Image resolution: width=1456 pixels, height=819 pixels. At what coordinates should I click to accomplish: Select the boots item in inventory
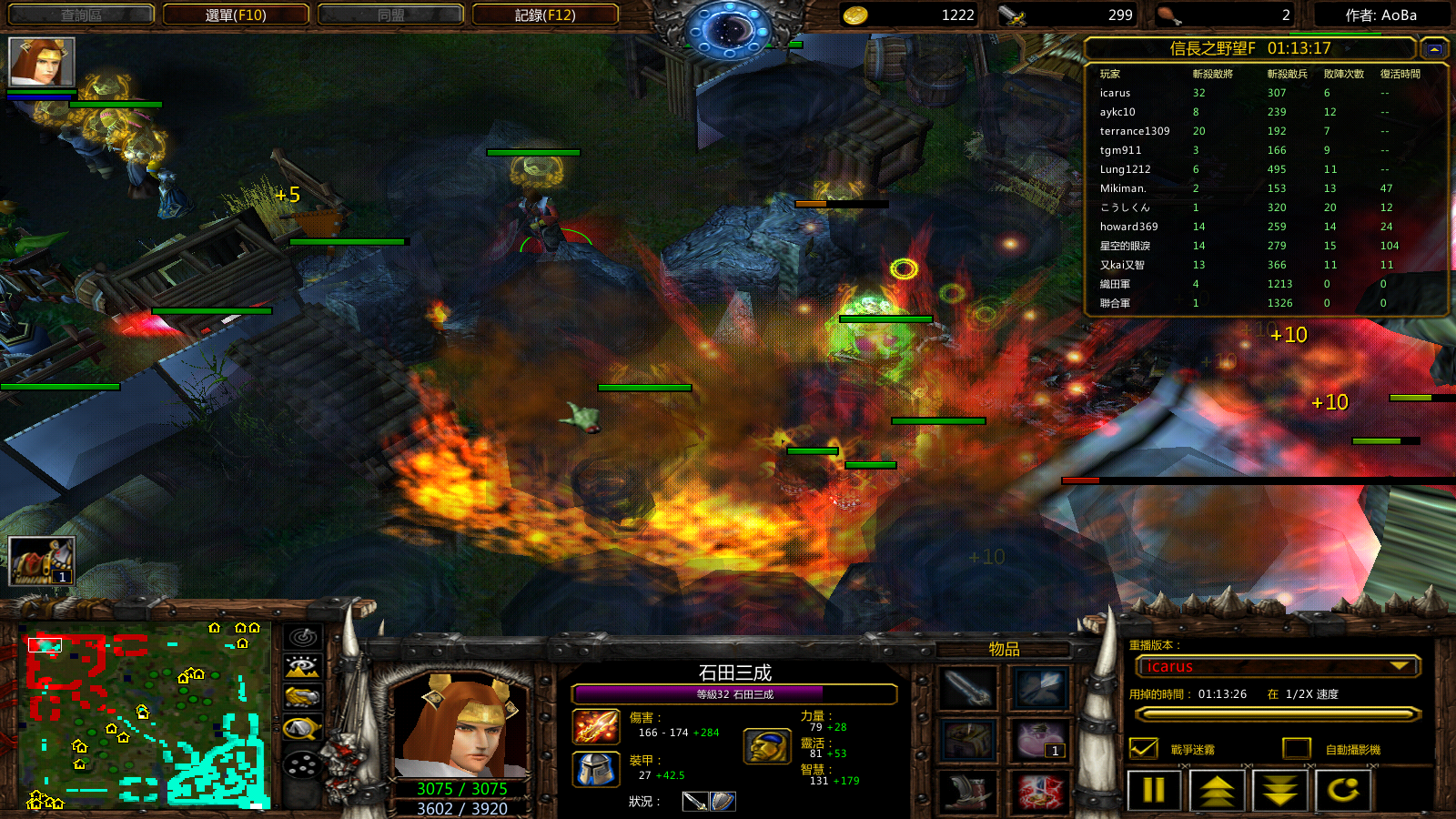click(967, 793)
